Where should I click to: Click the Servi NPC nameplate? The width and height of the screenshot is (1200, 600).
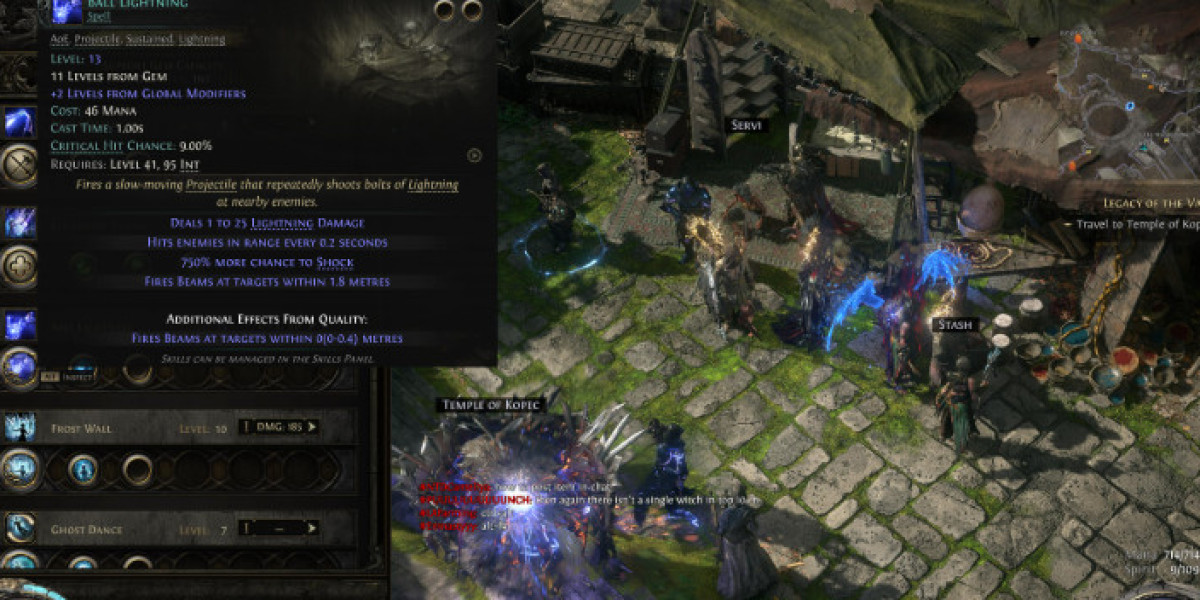tap(743, 124)
